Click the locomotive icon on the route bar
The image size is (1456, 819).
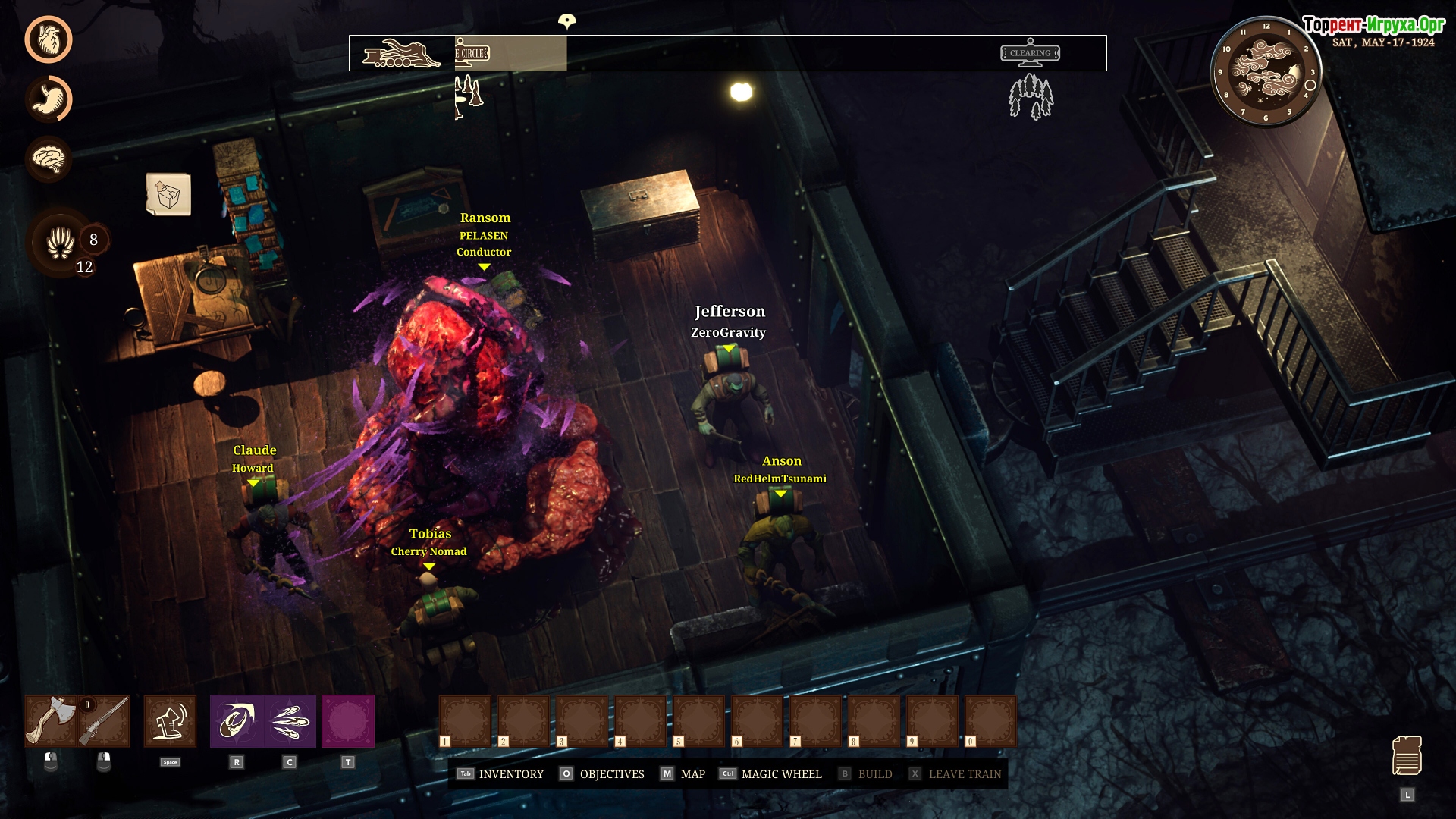(401, 54)
